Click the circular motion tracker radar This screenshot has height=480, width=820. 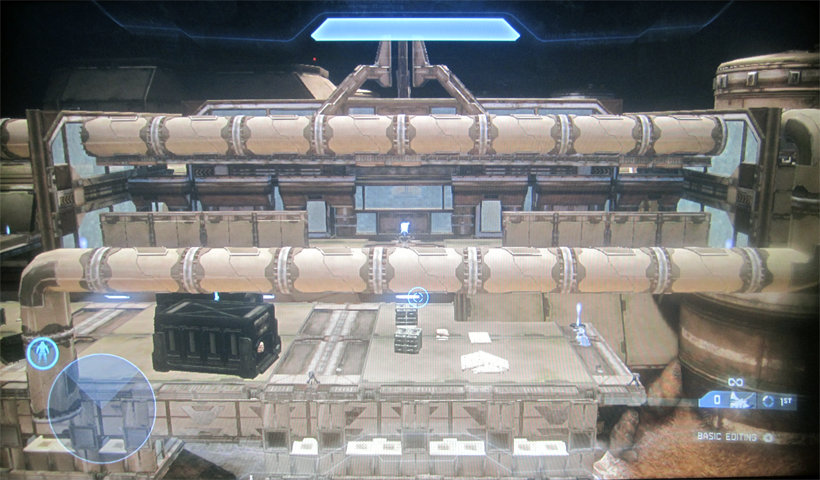pos(101,408)
